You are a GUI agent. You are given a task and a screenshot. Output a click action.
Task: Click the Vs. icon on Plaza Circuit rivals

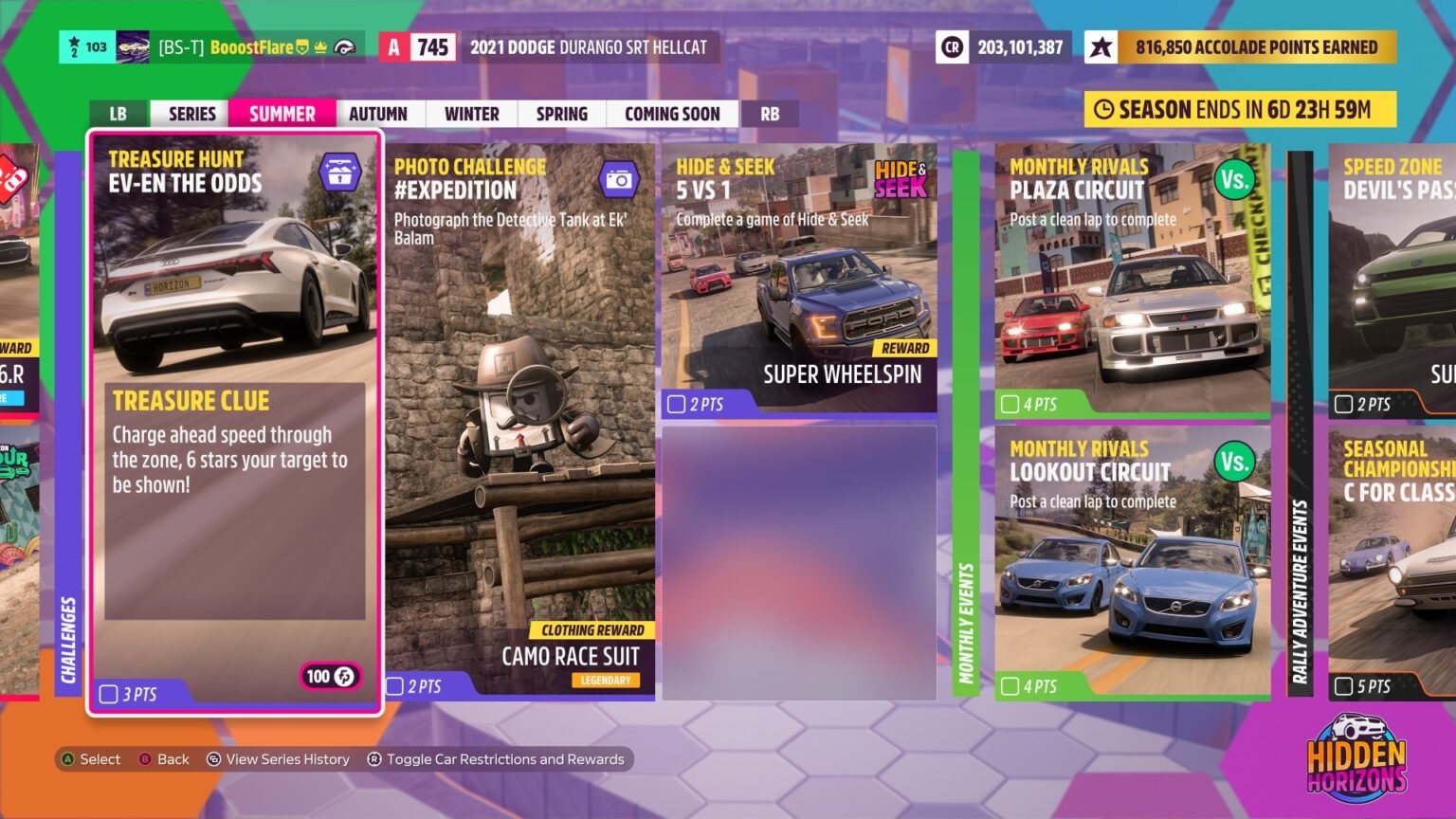(x=1235, y=178)
